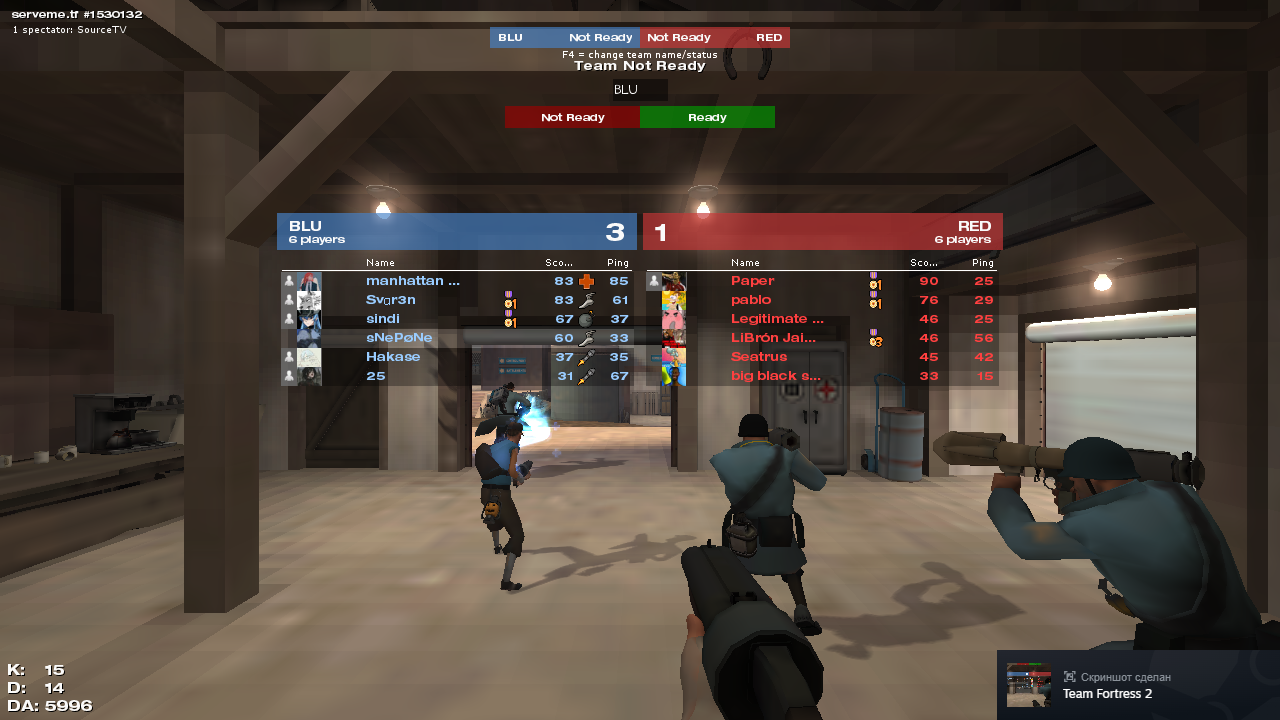The image size is (1280, 720).
Task: Select Paper on the RED scoreboard
Action: (753, 281)
